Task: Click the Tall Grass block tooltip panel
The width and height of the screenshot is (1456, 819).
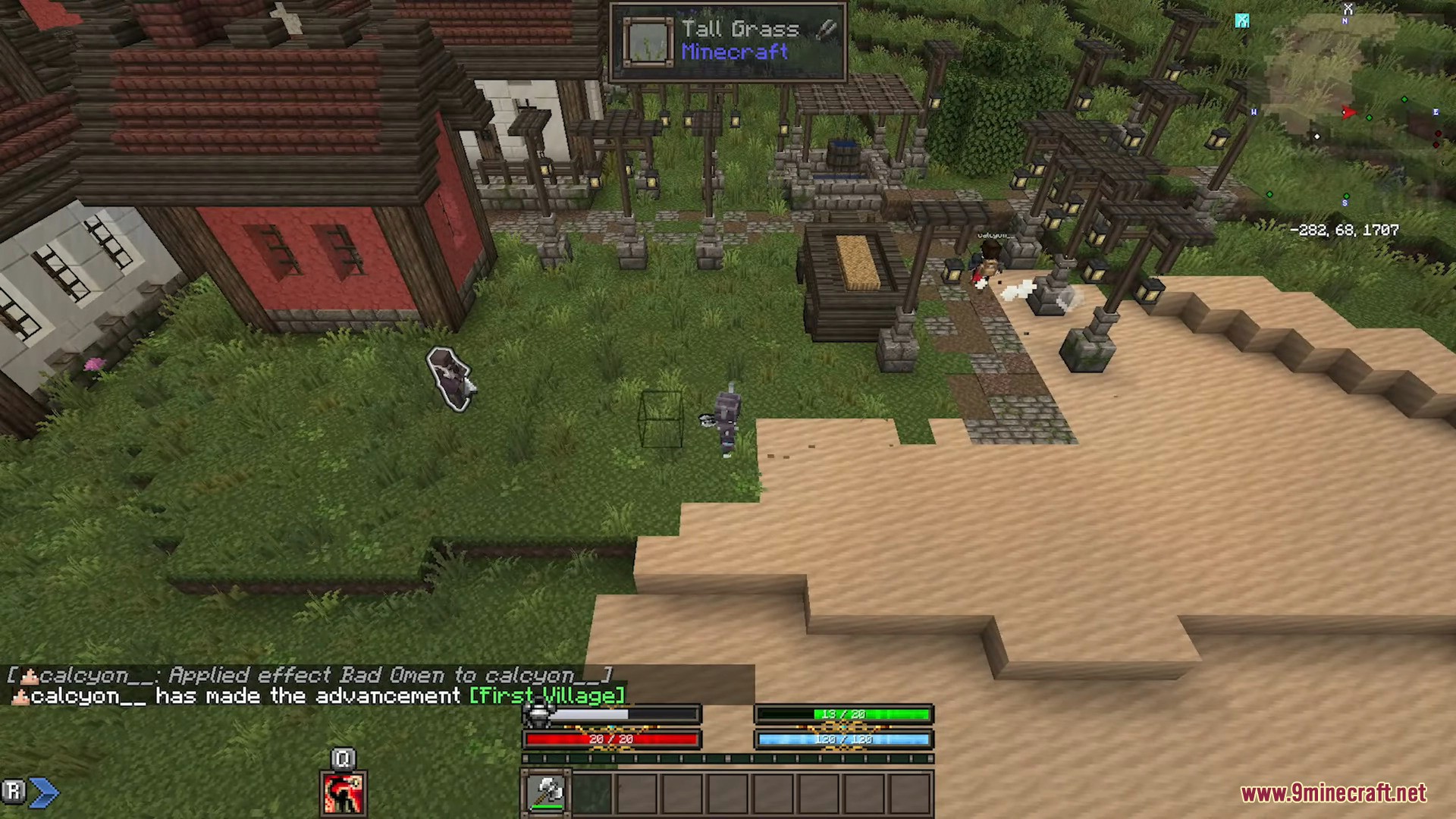Action: [x=728, y=41]
